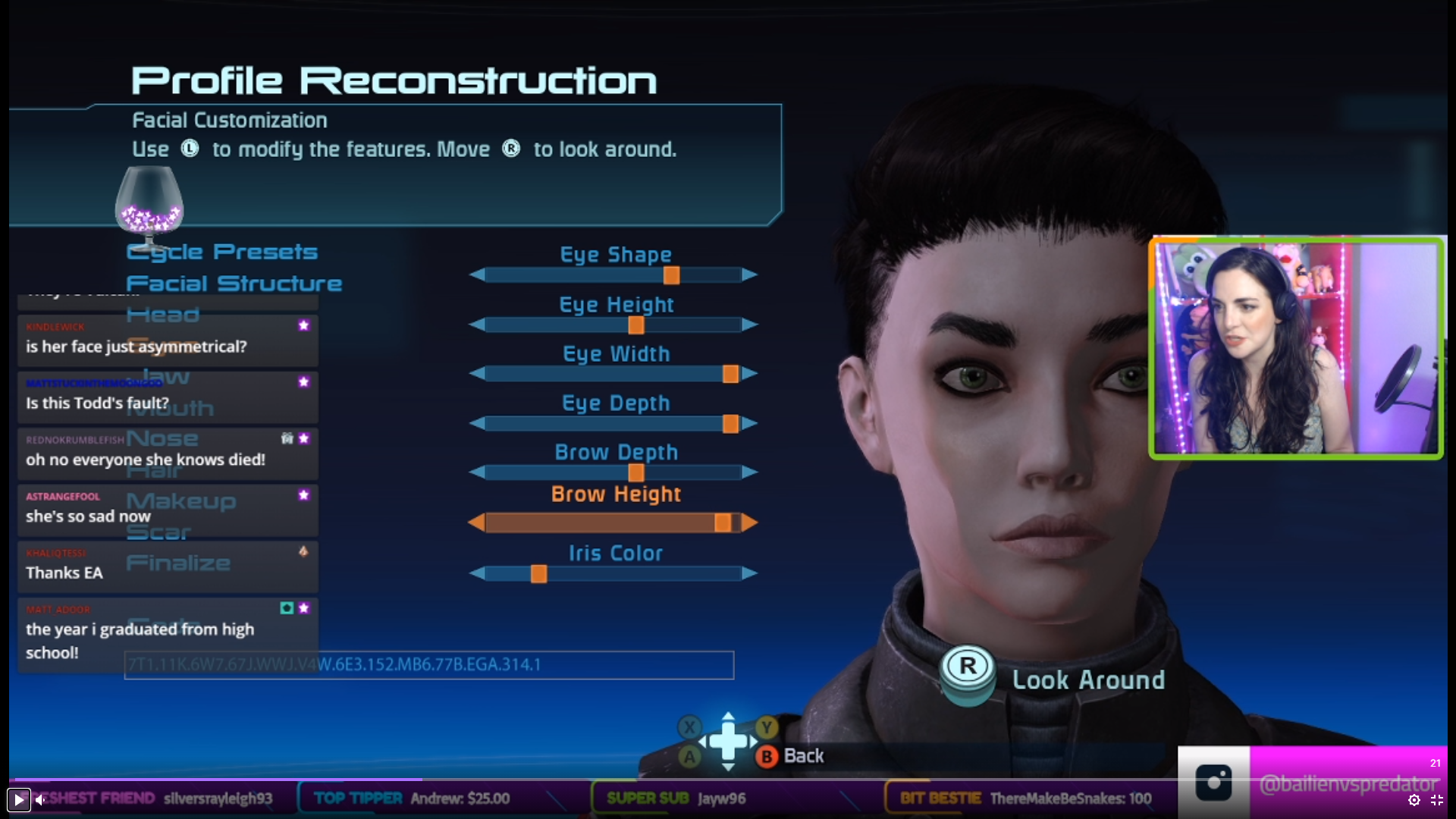This screenshot has width=1456, height=819.
Task: Exit fullscreen on the video player
Action: coord(1437,800)
